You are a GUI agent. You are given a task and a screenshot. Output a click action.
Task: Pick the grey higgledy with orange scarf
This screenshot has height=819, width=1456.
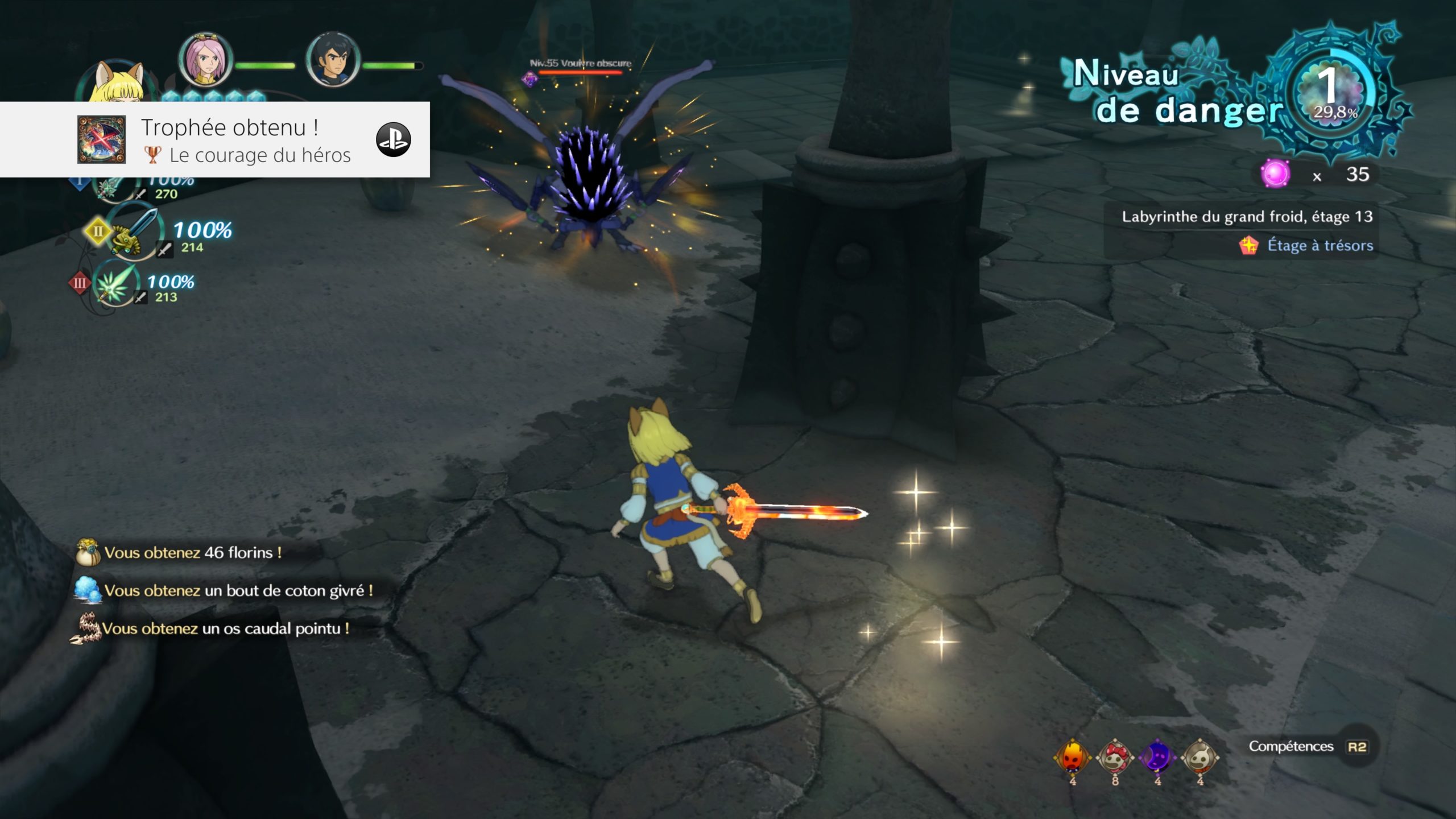(1200, 757)
